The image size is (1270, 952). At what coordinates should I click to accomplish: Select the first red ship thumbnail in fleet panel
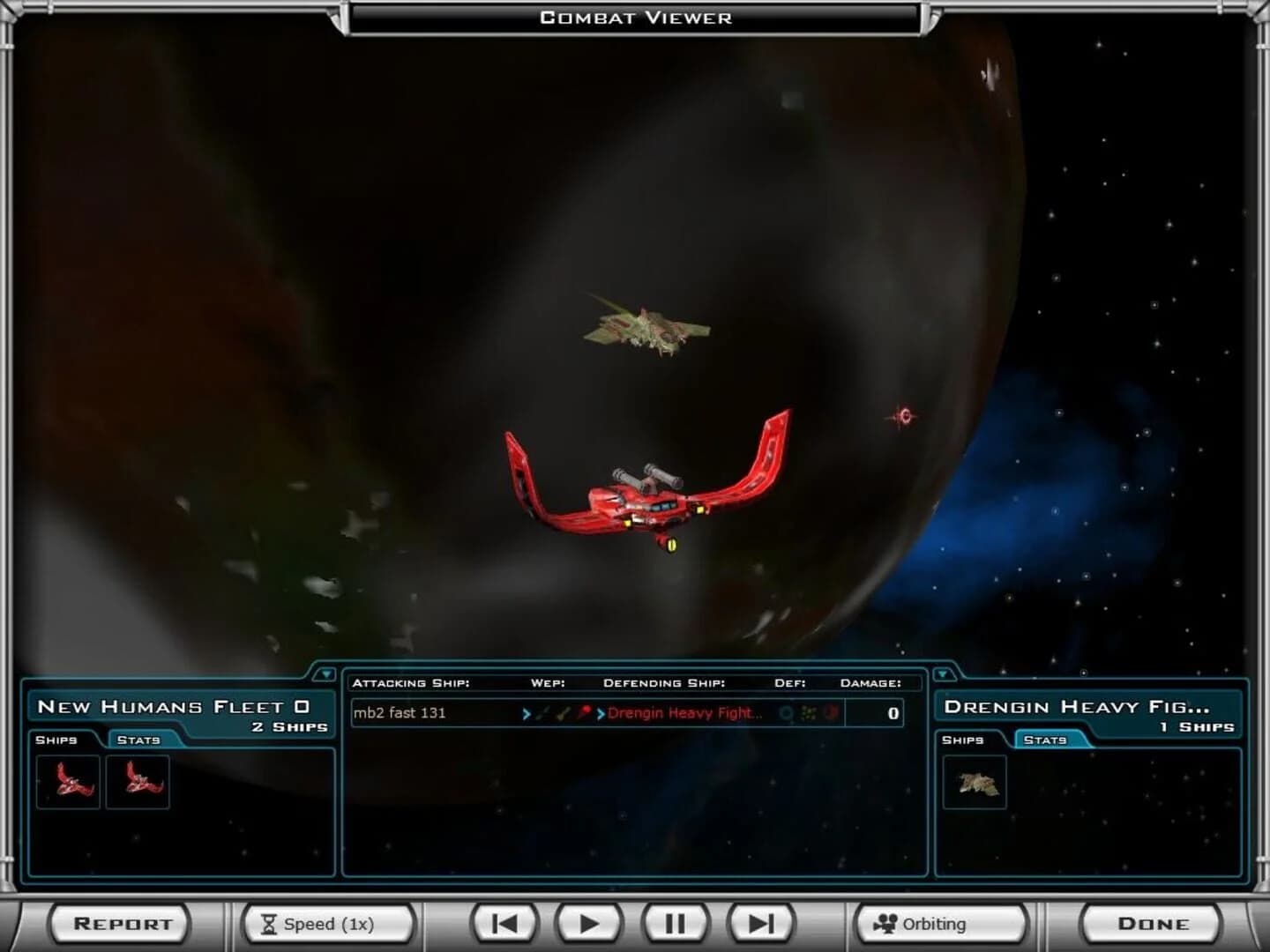(66, 781)
